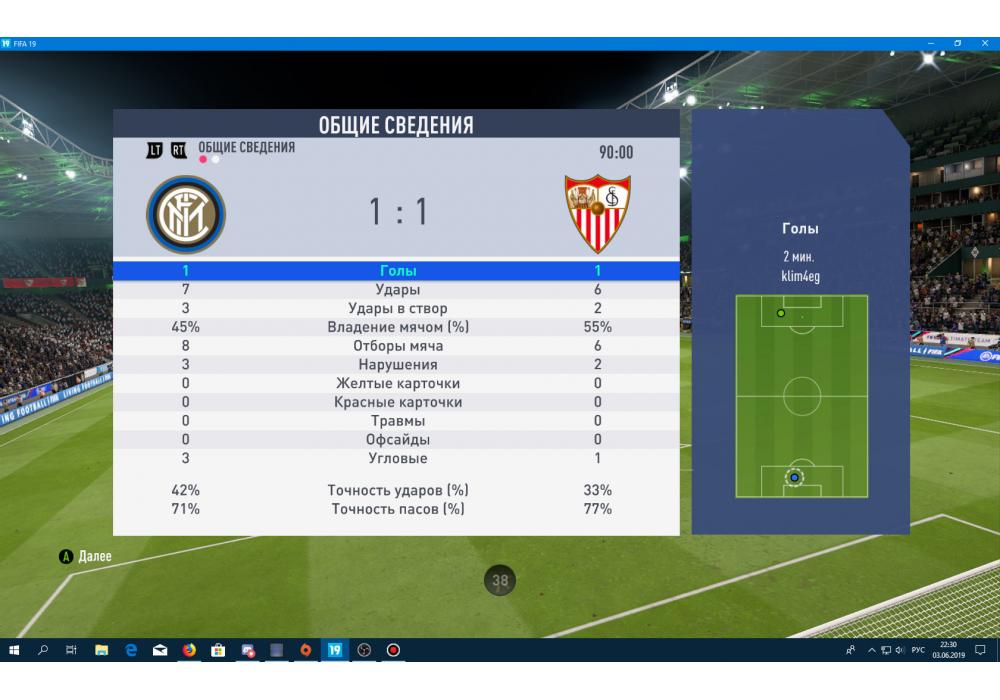Select the Голы stat row
Image resolution: width=1000 pixels, height=700 pixels.
(x=398, y=271)
